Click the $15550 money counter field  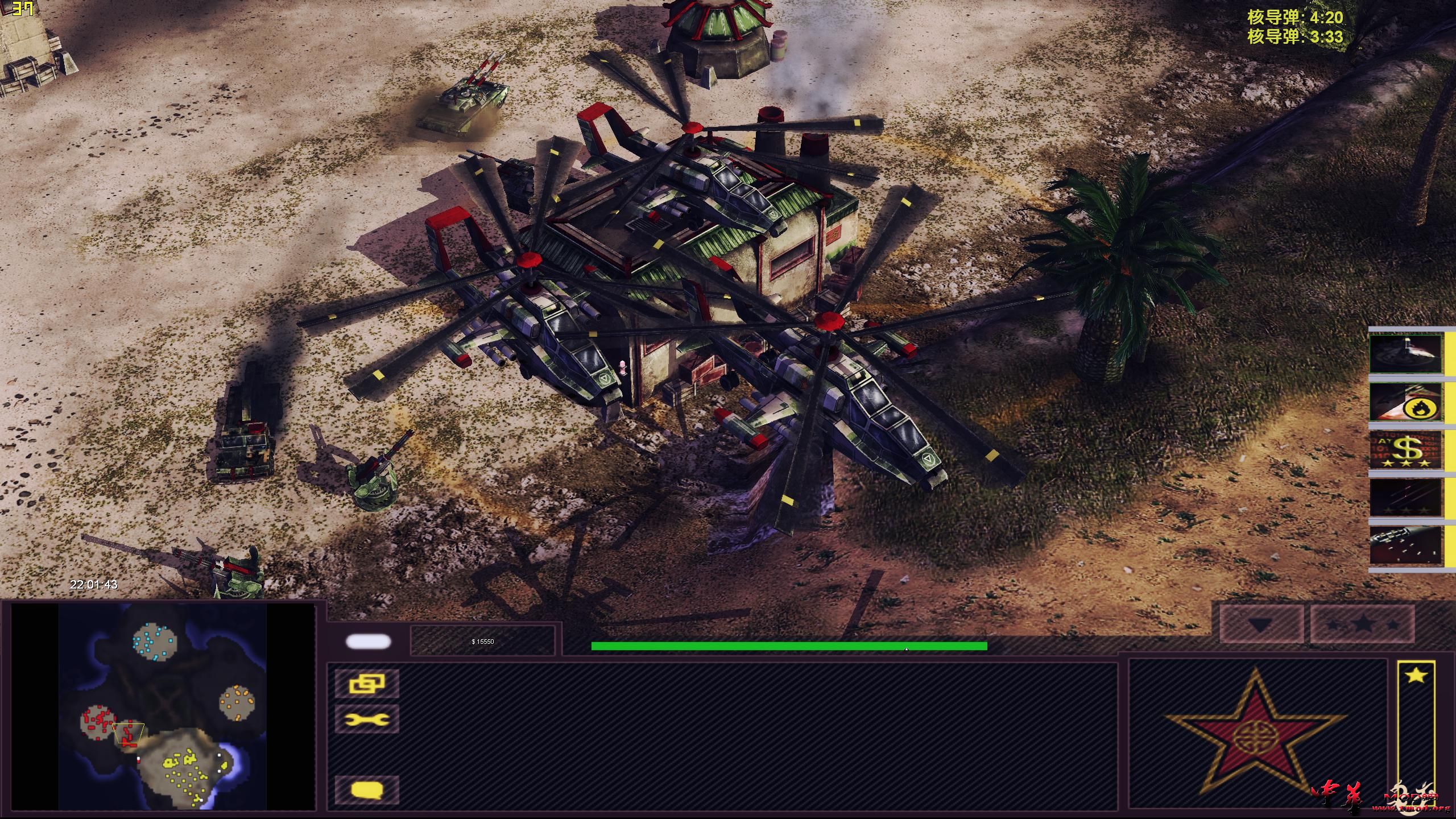pyautogui.click(x=483, y=642)
